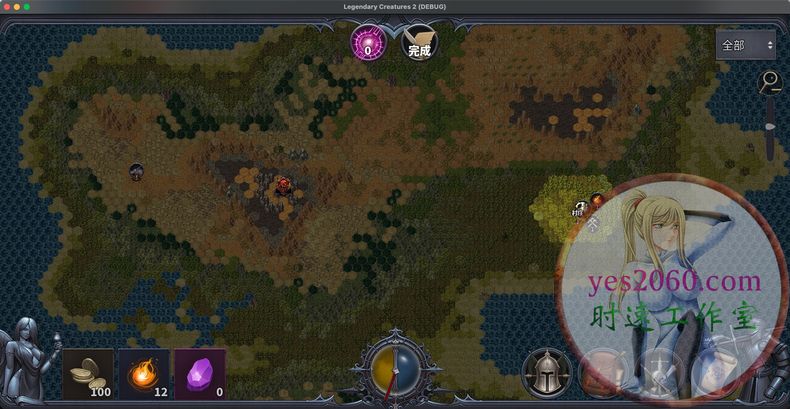Click the magnifying glass zoom-out icon
The width and height of the screenshot is (790, 409).
(769, 82)
